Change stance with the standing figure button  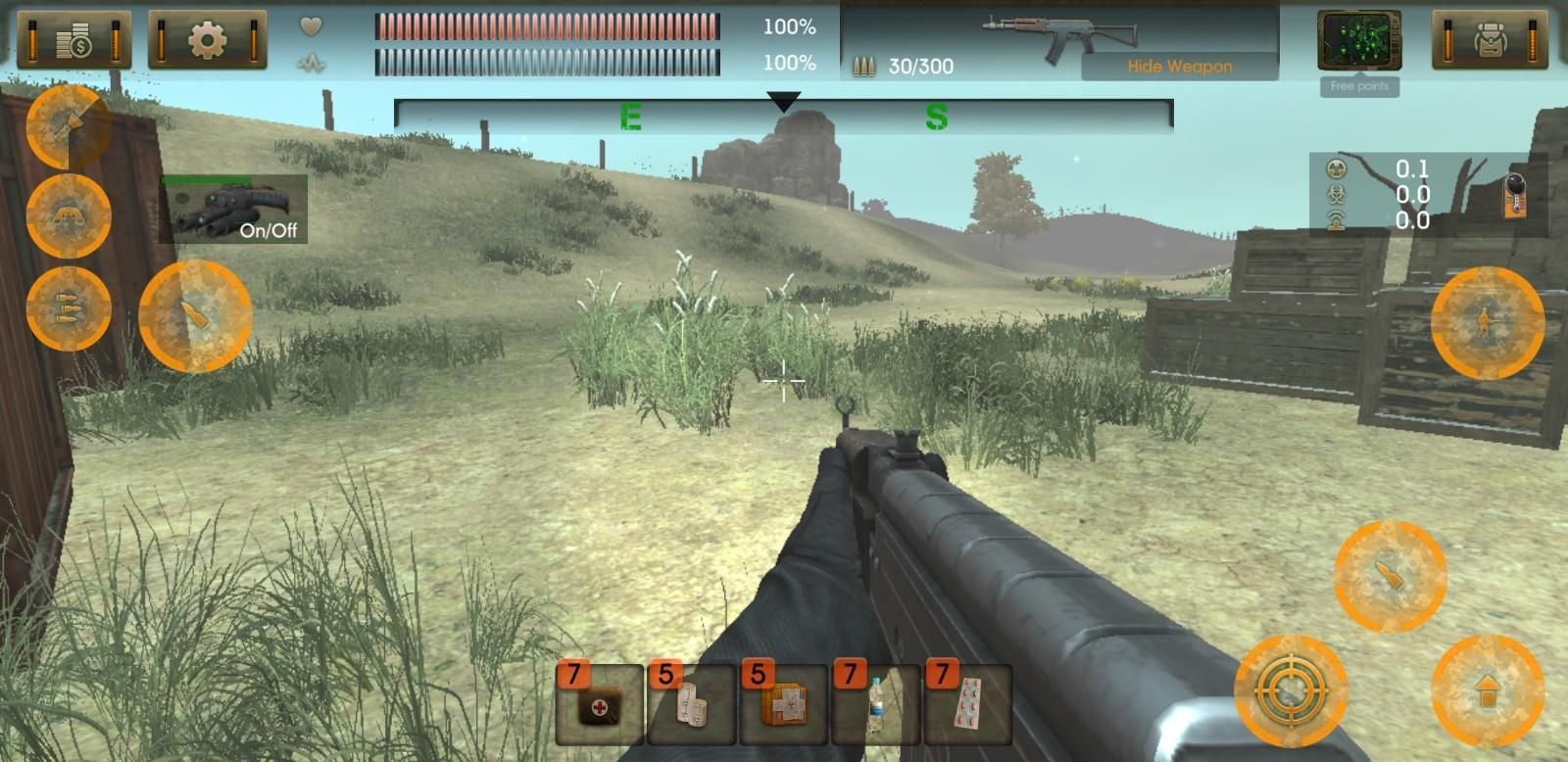(1487, 321)
